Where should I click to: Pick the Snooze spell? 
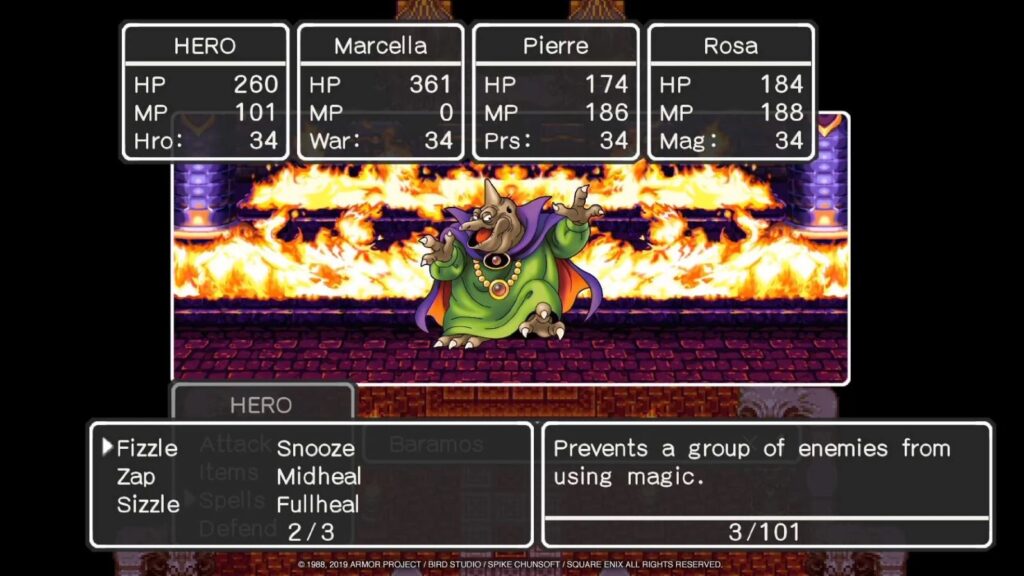(x=316, y=449)
